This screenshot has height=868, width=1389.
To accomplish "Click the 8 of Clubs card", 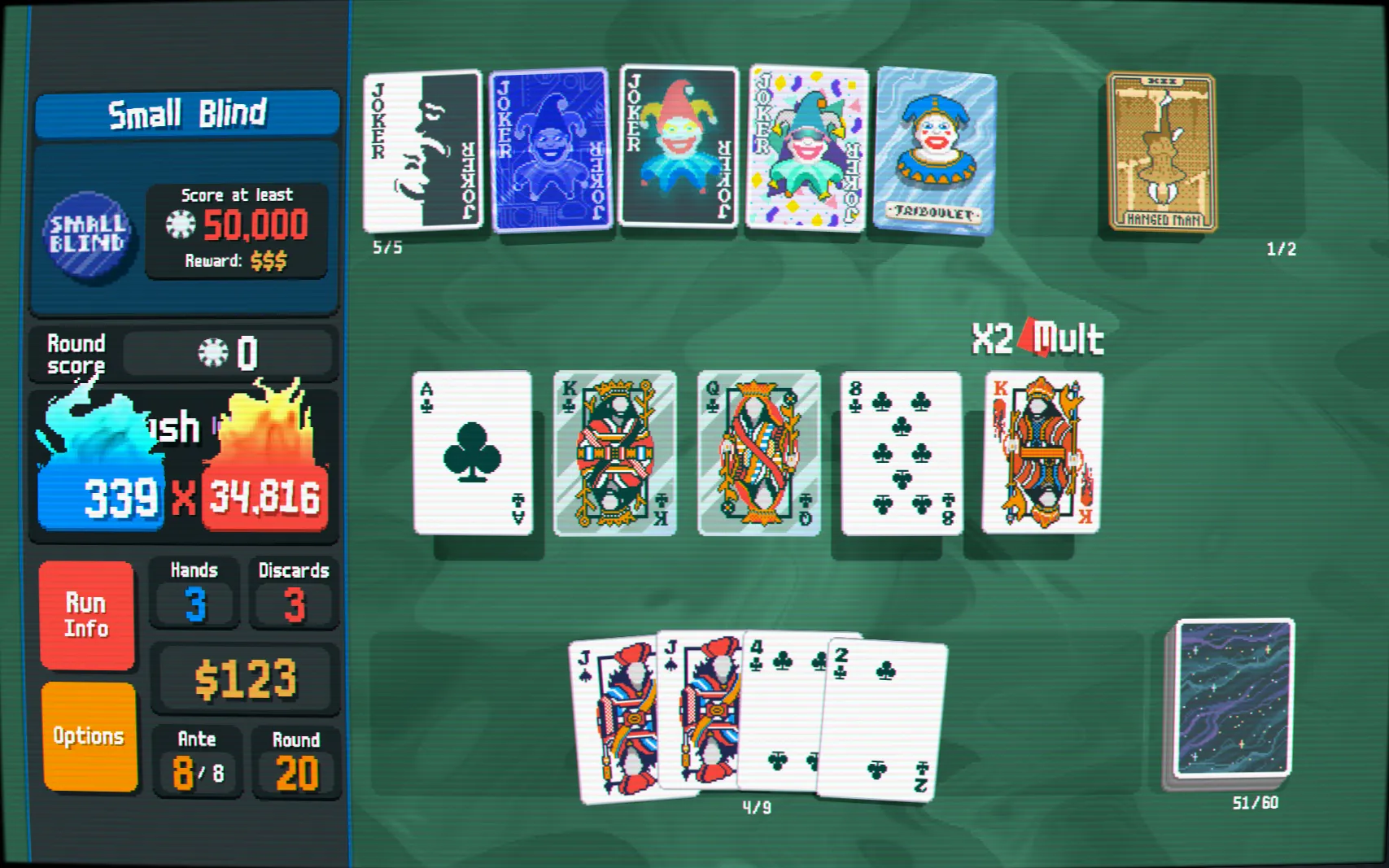I will (x=902, y=452).
